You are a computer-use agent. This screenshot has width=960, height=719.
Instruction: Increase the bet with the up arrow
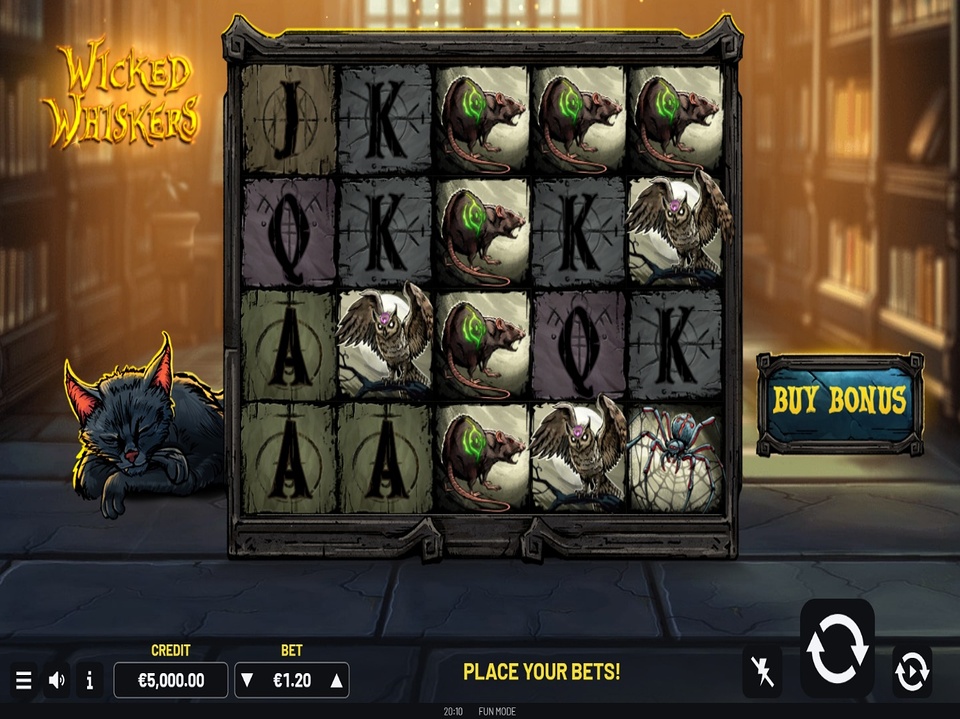(337, 681)
